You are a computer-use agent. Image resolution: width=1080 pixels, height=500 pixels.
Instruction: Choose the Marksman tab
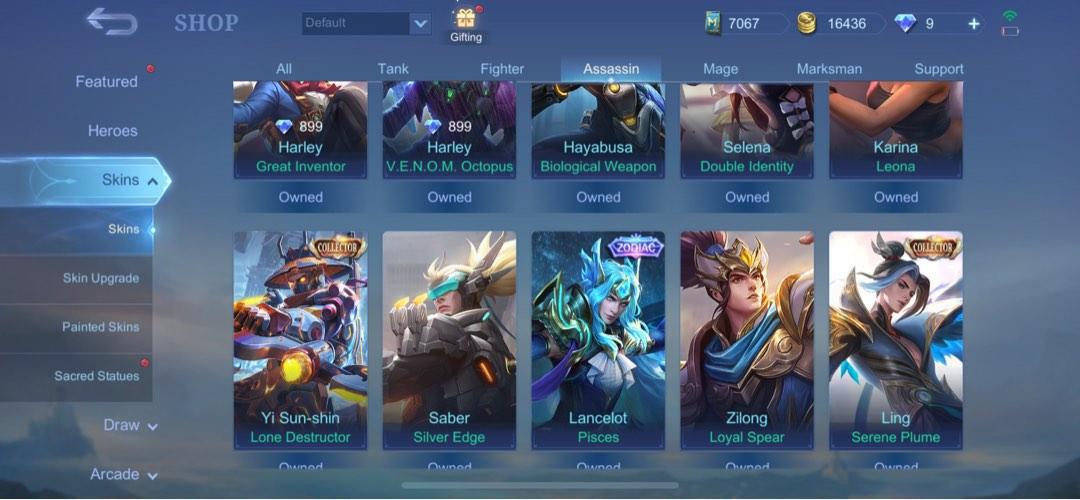pos(829,69)
